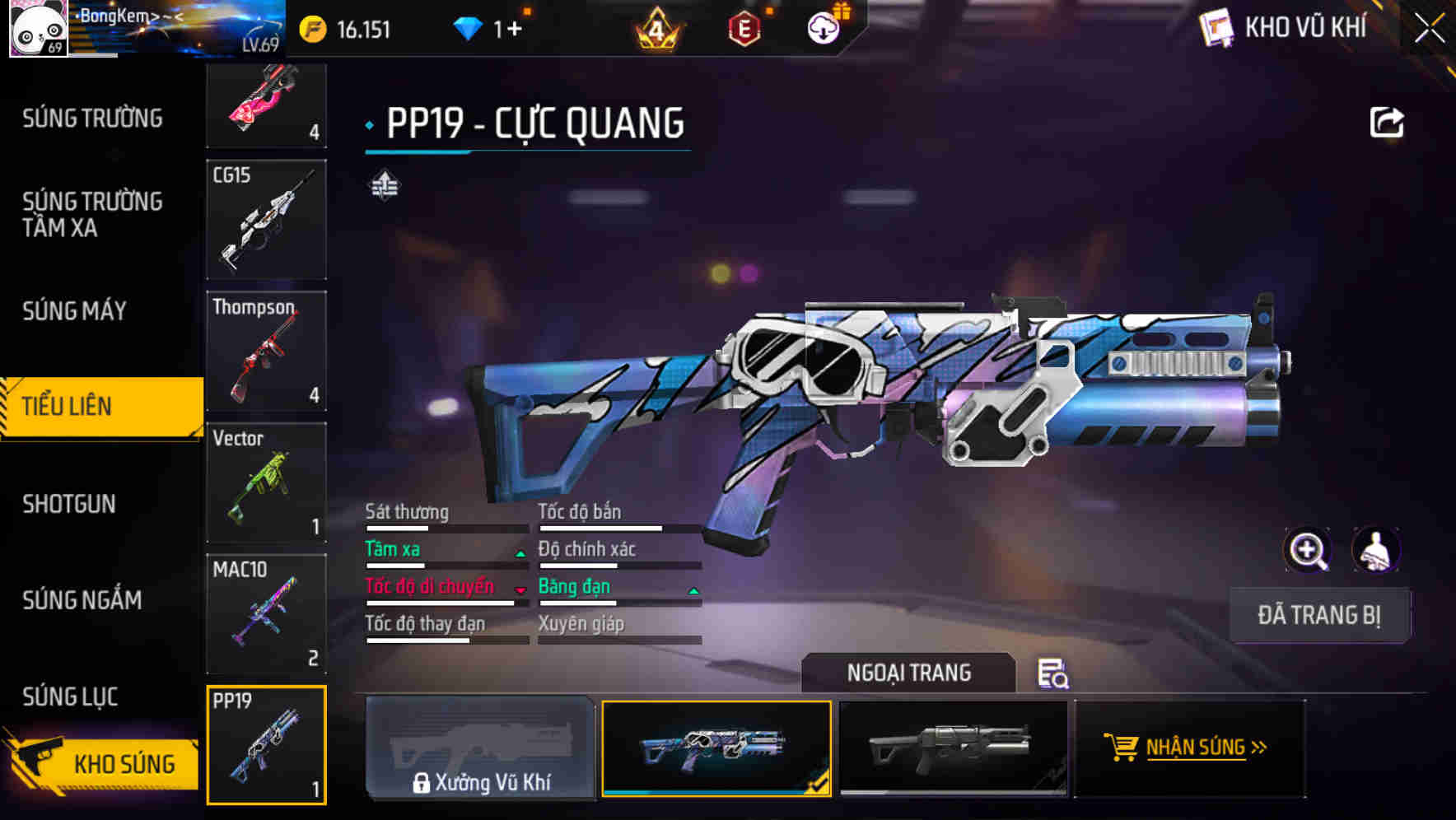
Task: Click the diamond currency icon
Action: [x=468, y=27]
